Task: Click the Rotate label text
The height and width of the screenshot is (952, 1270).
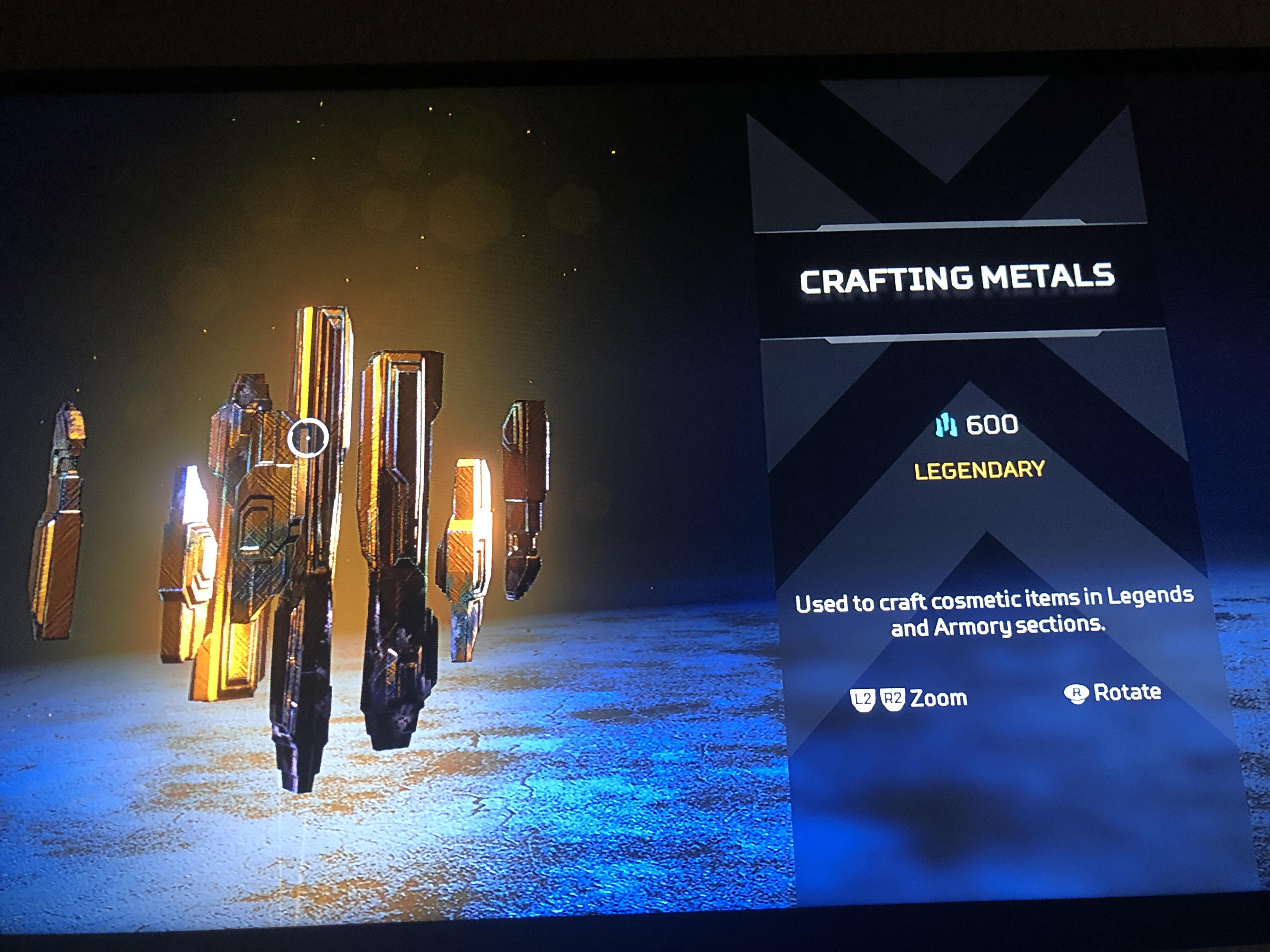Action: 1128,692
